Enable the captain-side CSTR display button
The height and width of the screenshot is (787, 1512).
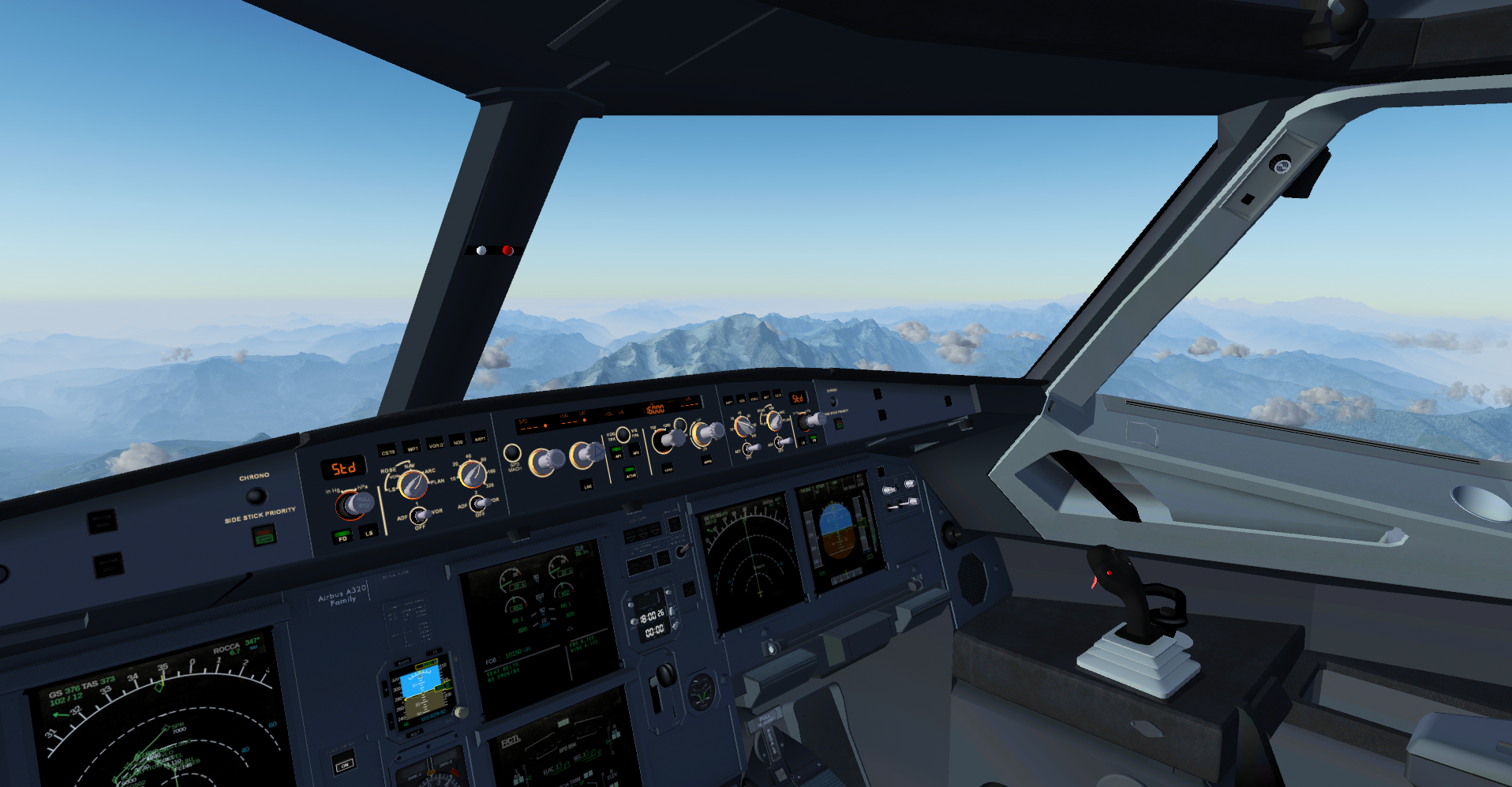387,452
